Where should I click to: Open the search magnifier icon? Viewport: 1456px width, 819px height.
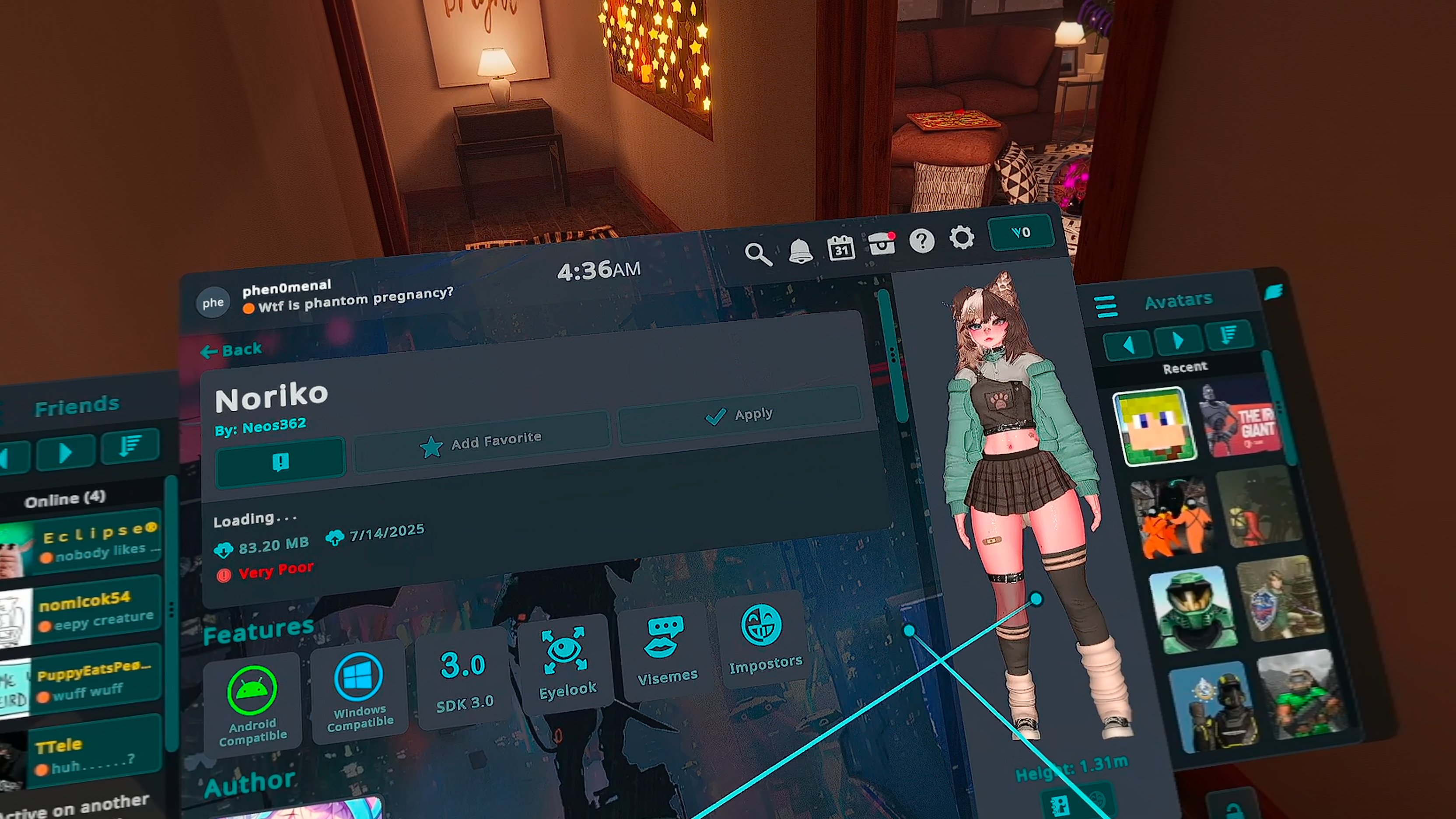coord(757,254)
